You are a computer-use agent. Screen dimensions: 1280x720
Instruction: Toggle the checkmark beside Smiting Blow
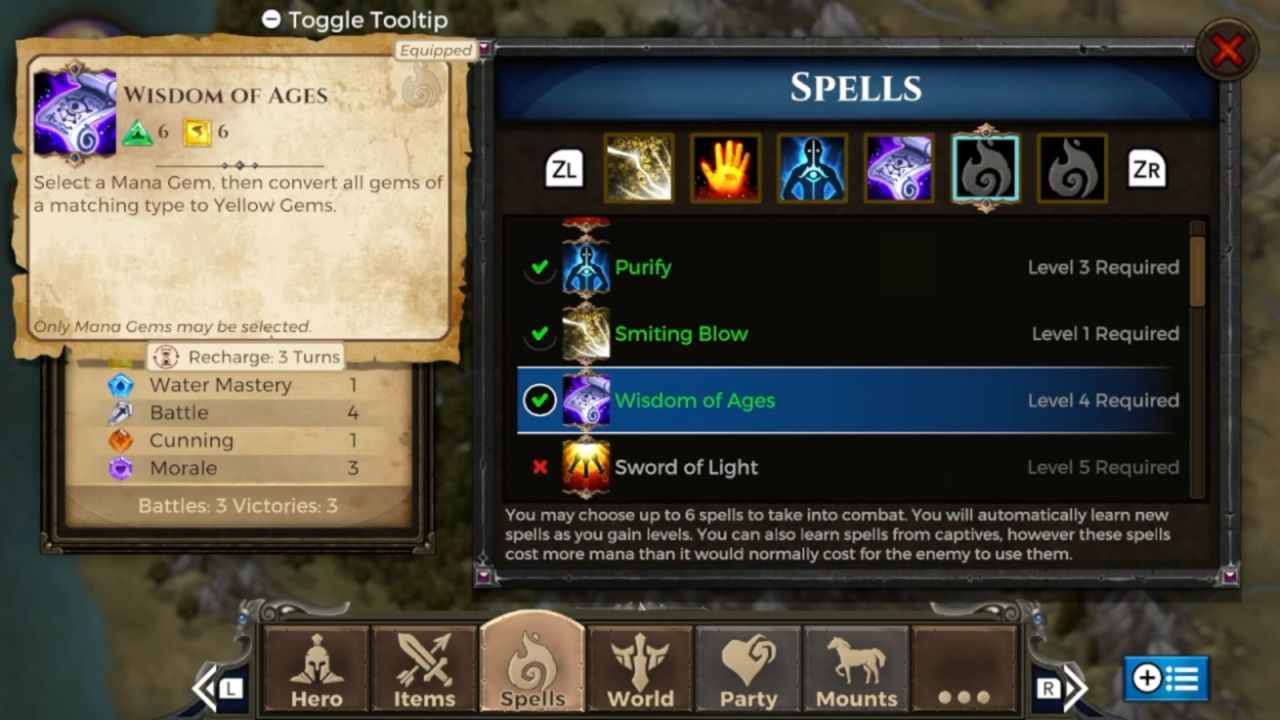pos(540,334)
